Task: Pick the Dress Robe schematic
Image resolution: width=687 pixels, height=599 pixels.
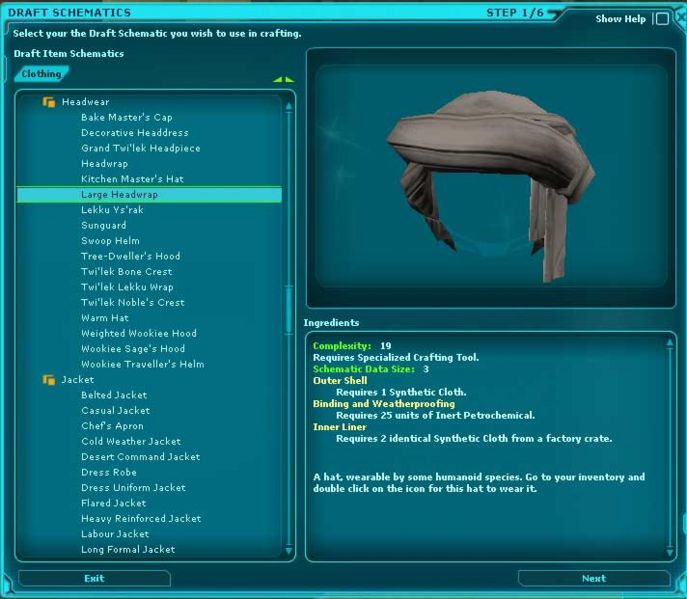Action: 108,472
